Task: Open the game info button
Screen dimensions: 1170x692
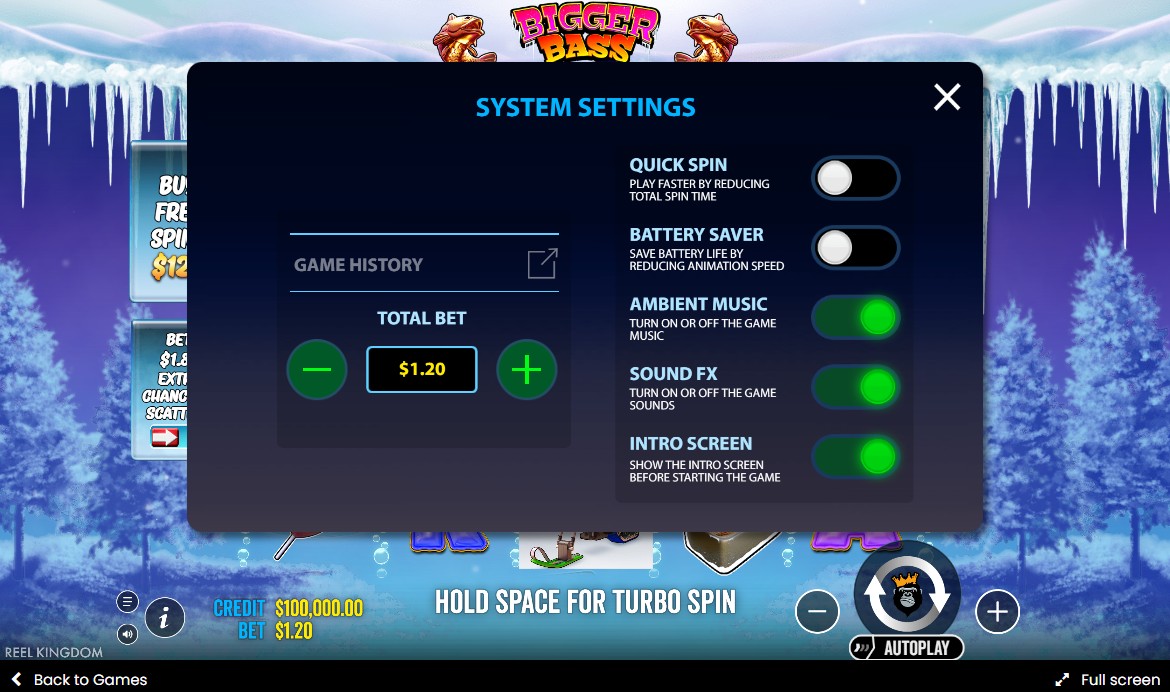Action: (x=165, y=619)
